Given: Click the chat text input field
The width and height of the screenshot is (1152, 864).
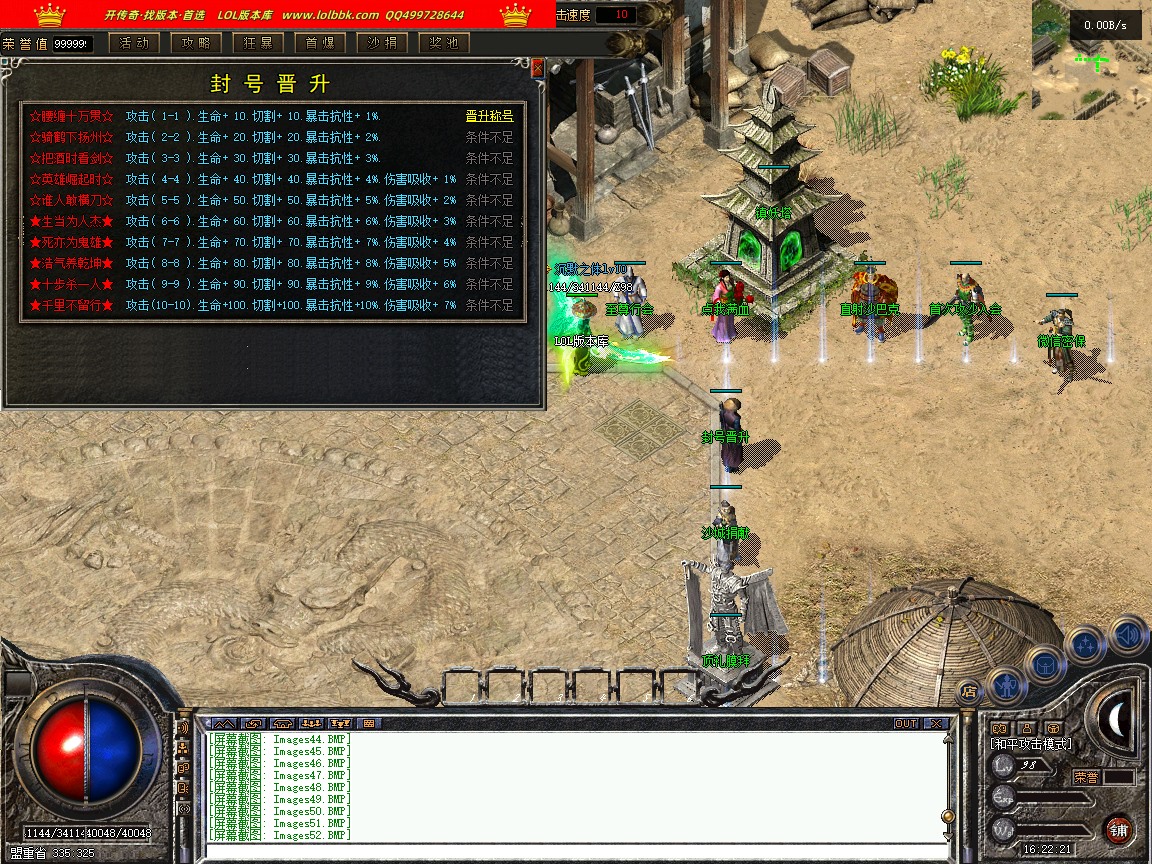Looking at the screenshot, I should tap(570, 851).
